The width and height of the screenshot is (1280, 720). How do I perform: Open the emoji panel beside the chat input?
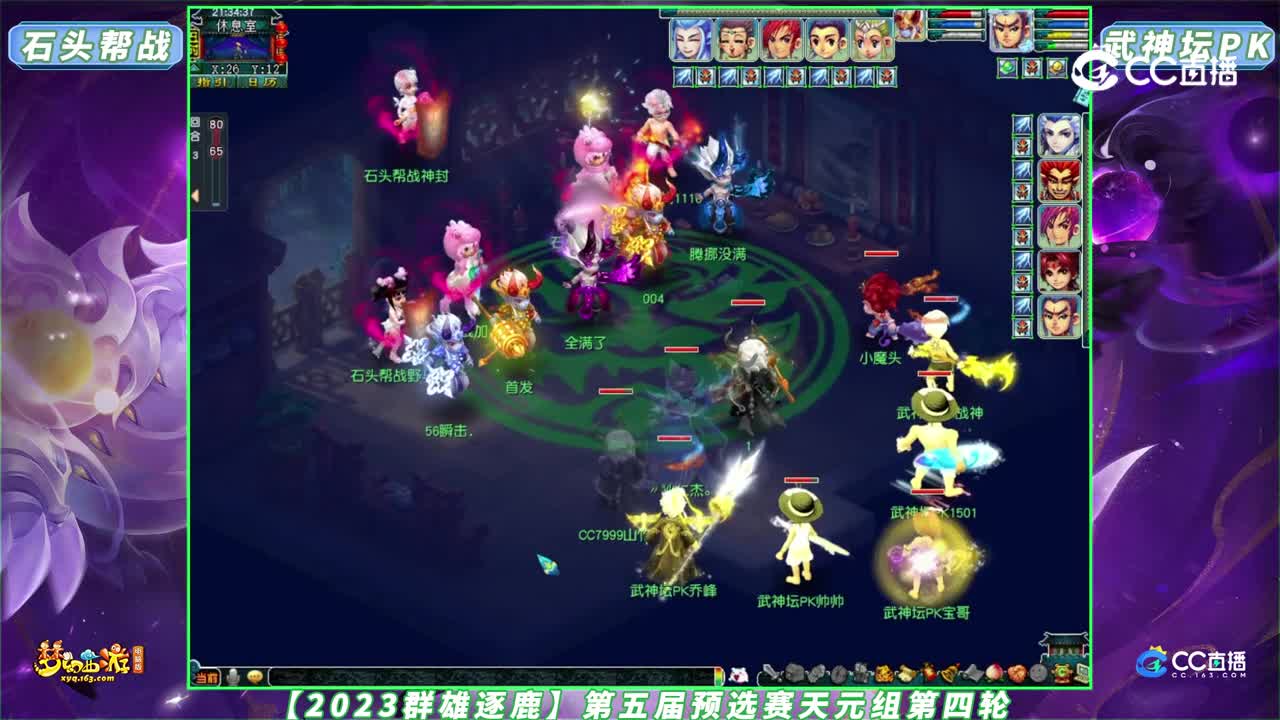pyautogui.click(x=254, y=676)
